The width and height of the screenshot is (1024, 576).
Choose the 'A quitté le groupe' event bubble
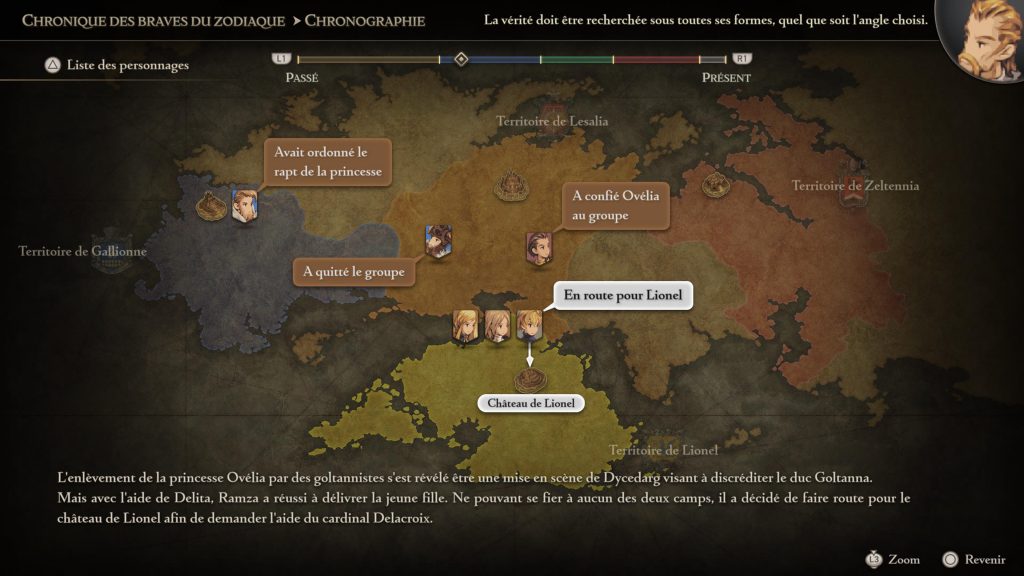(354, 271)
